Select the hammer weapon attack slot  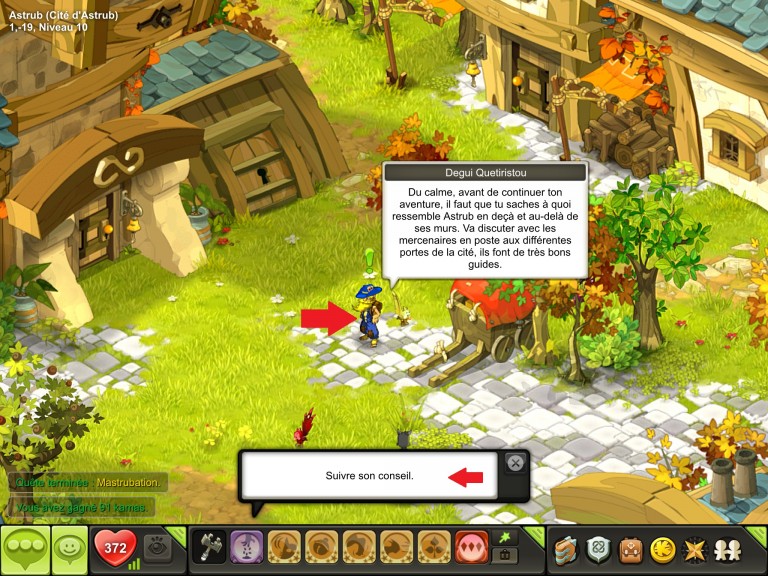[x=208, y=548]
